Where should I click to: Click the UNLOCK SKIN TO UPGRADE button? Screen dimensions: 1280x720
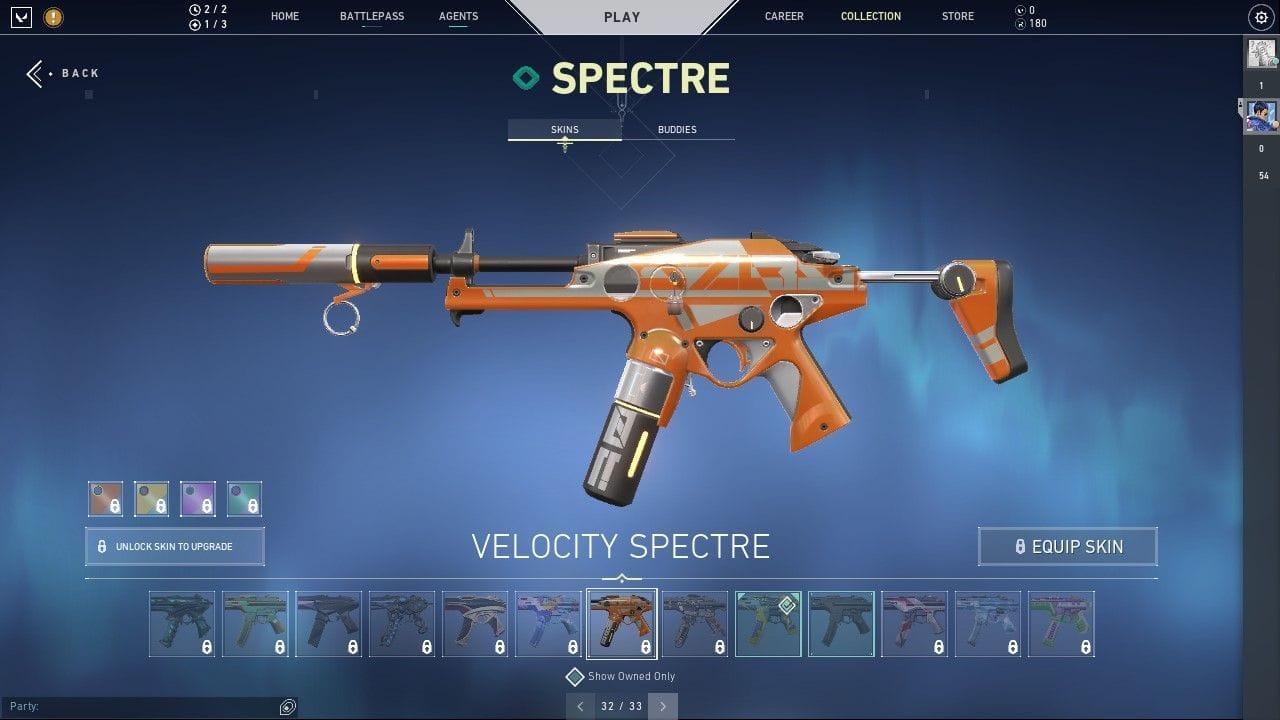click(174, 546)
